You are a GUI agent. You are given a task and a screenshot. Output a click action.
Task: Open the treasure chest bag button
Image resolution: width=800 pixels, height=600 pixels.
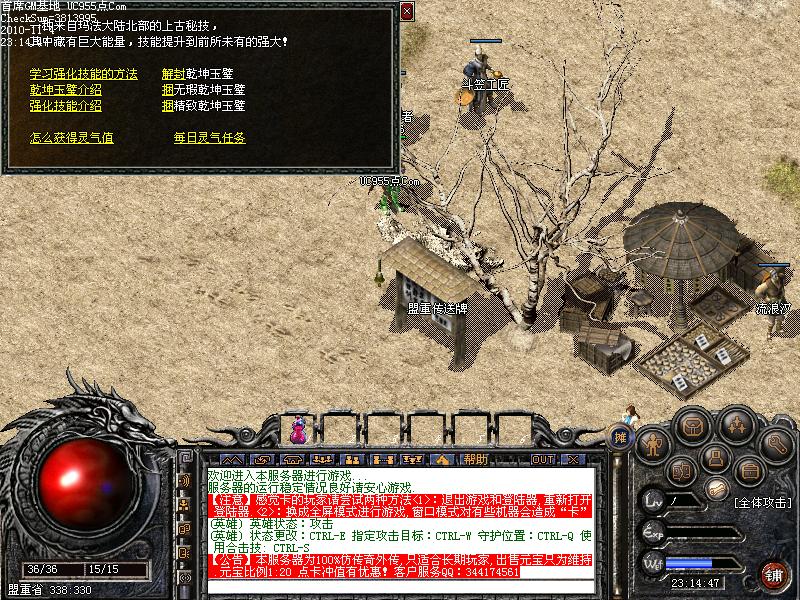691,425
